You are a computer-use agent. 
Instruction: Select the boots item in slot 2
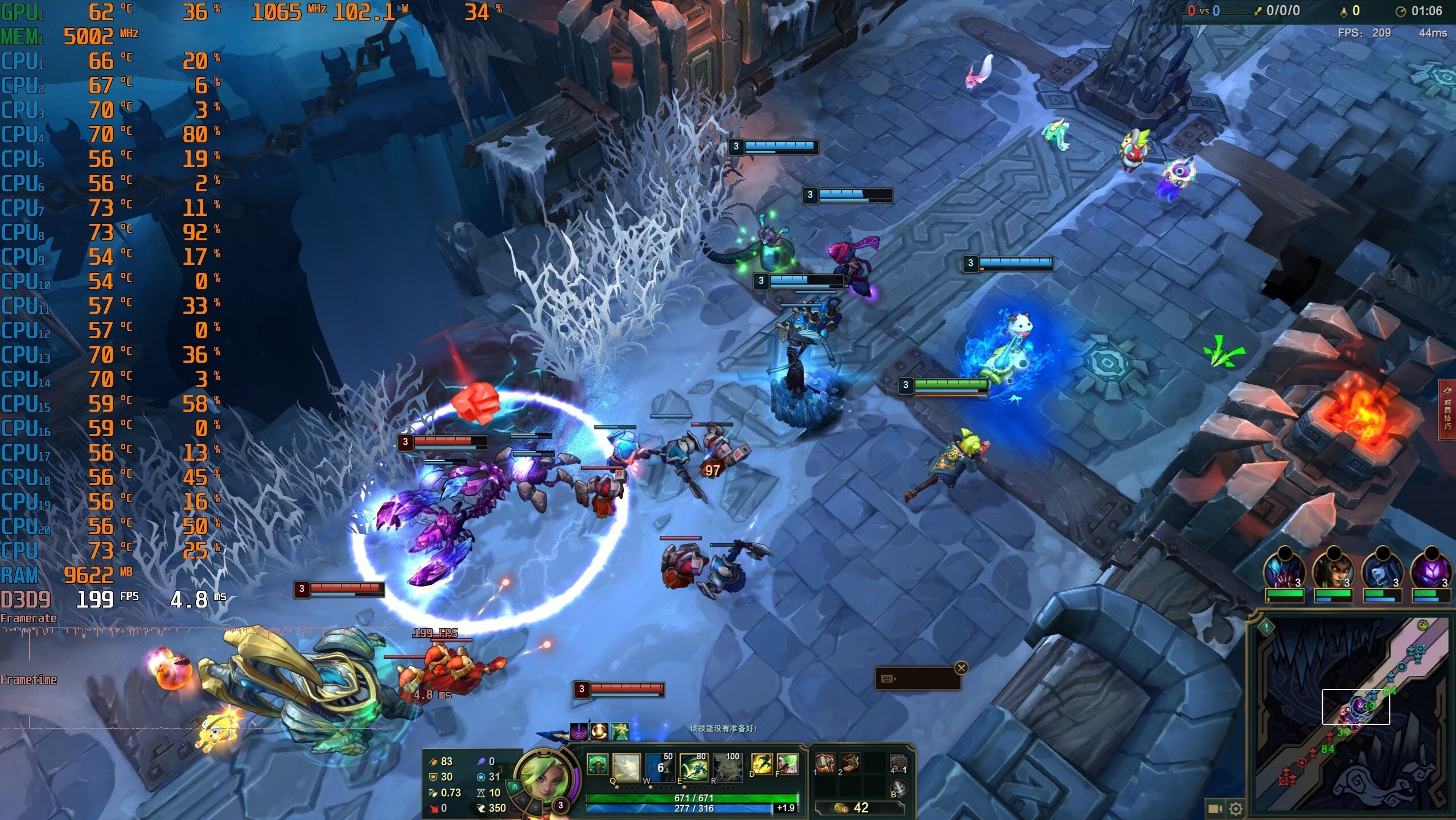click(x=850, y=763)
